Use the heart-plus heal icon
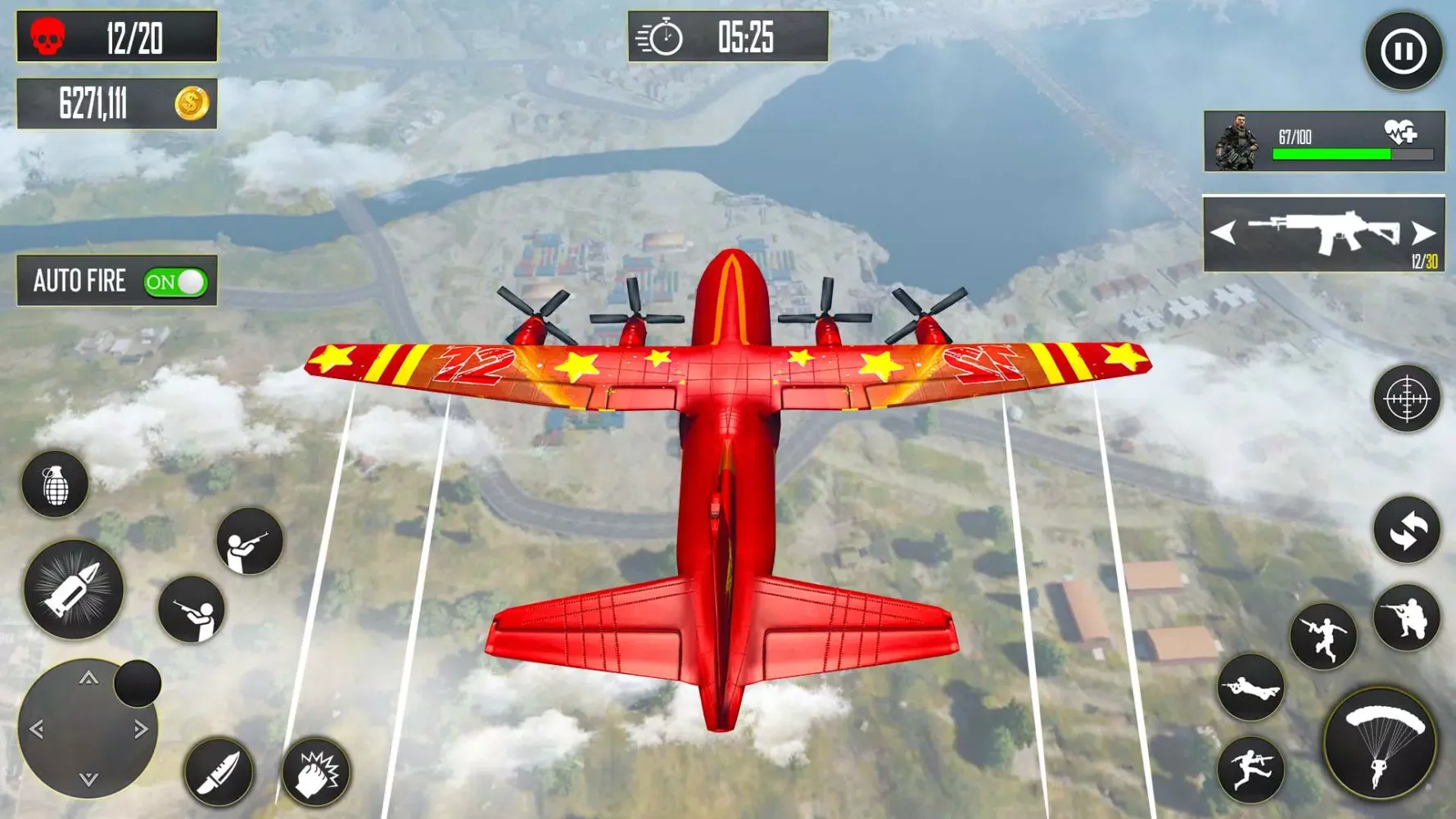 1400,132
